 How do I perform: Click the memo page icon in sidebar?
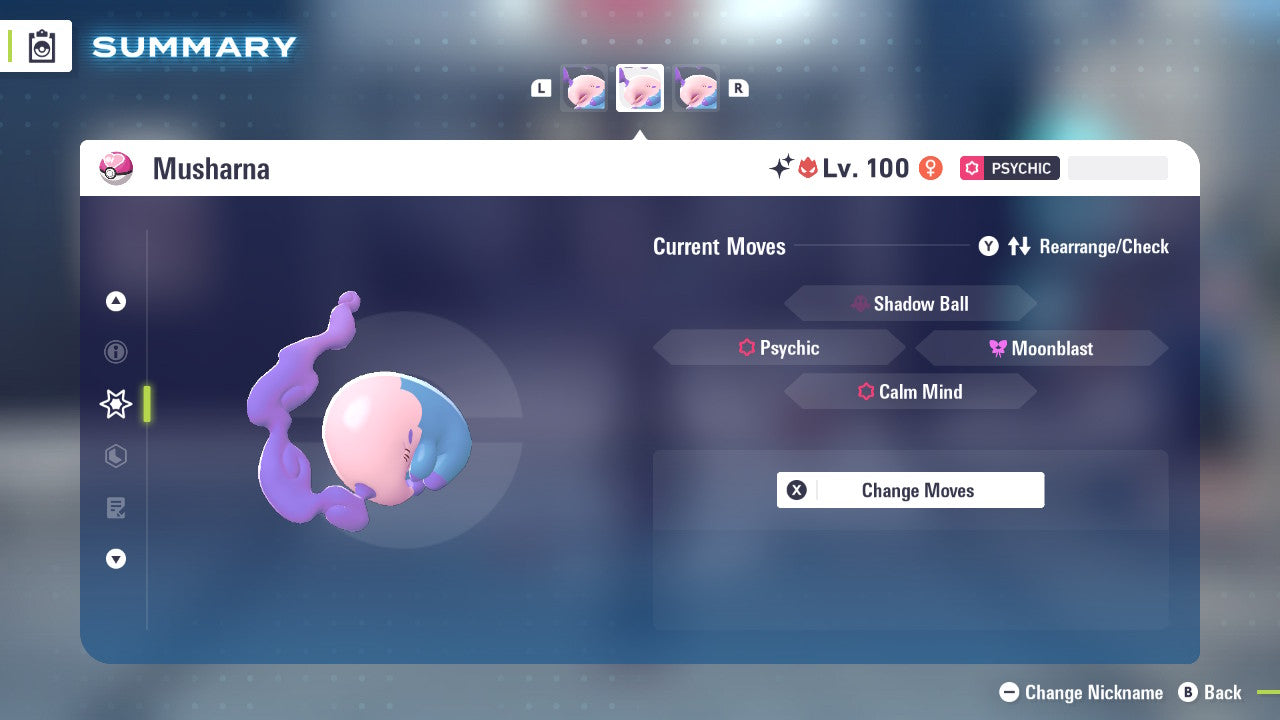(x=115, y=508)
